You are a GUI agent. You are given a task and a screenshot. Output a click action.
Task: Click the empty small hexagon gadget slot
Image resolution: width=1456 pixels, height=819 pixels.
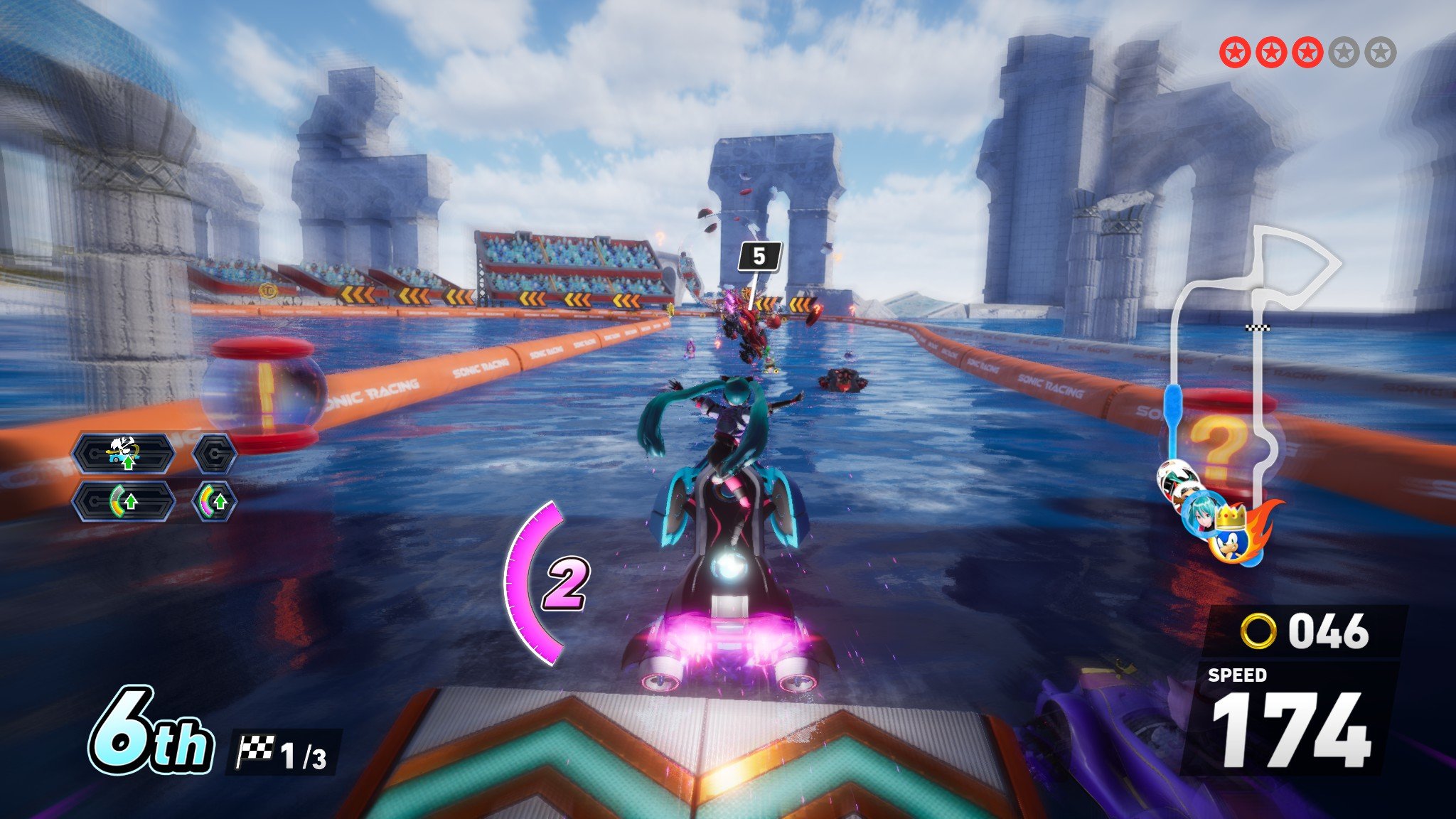pyautogui.click(x=214, y=453)
